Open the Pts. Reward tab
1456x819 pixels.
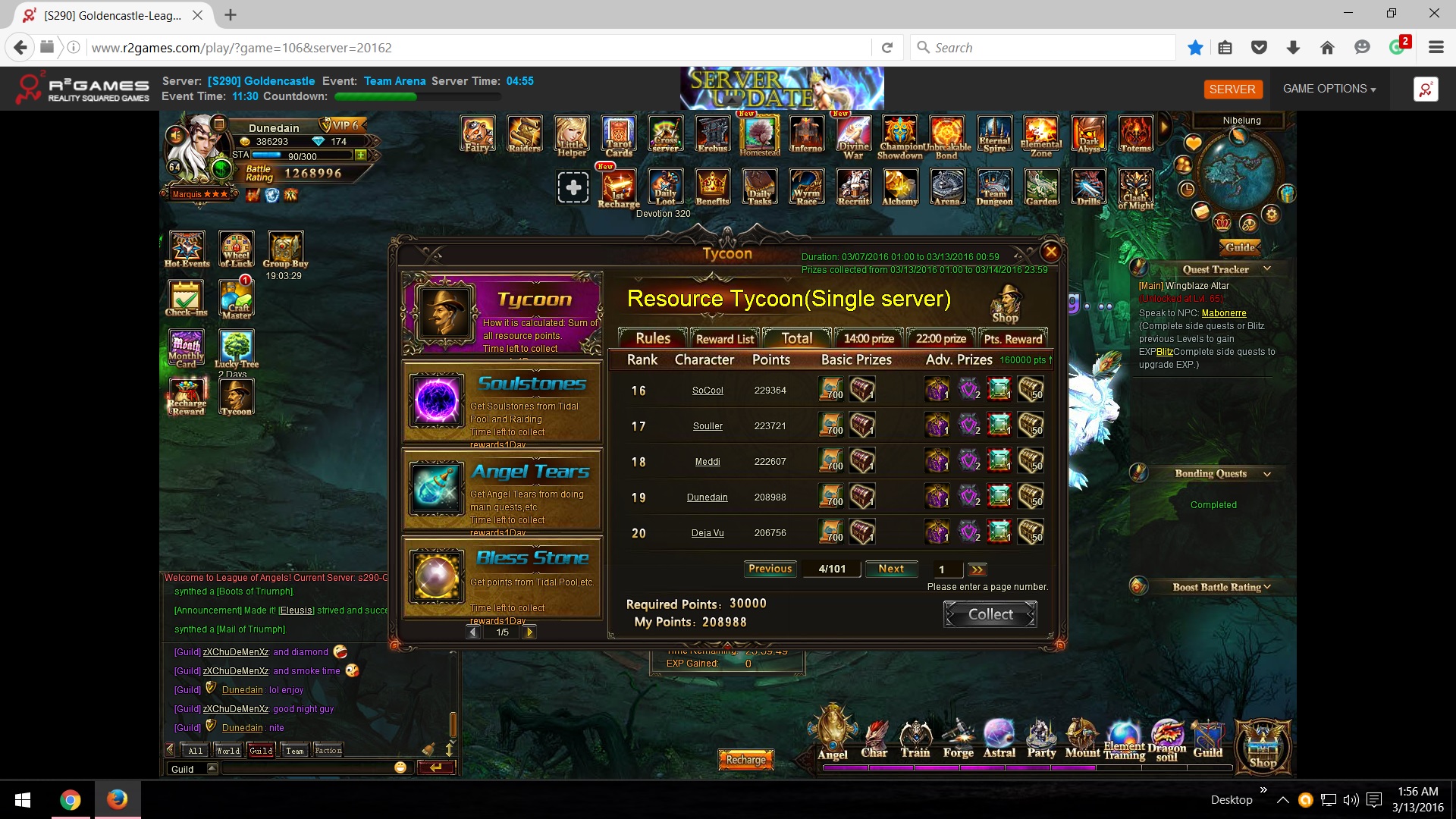(x=1012, y=339)
